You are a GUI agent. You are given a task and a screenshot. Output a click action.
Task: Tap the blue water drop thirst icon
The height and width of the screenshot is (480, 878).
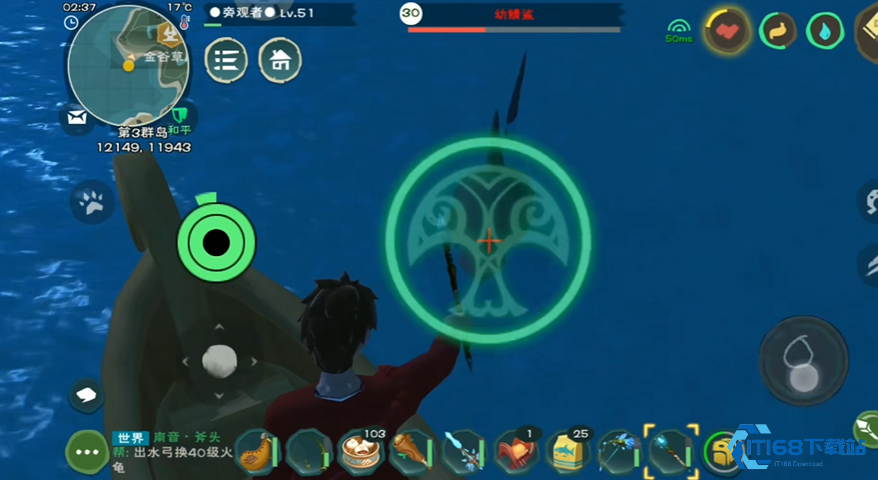[x=824, y=32]
